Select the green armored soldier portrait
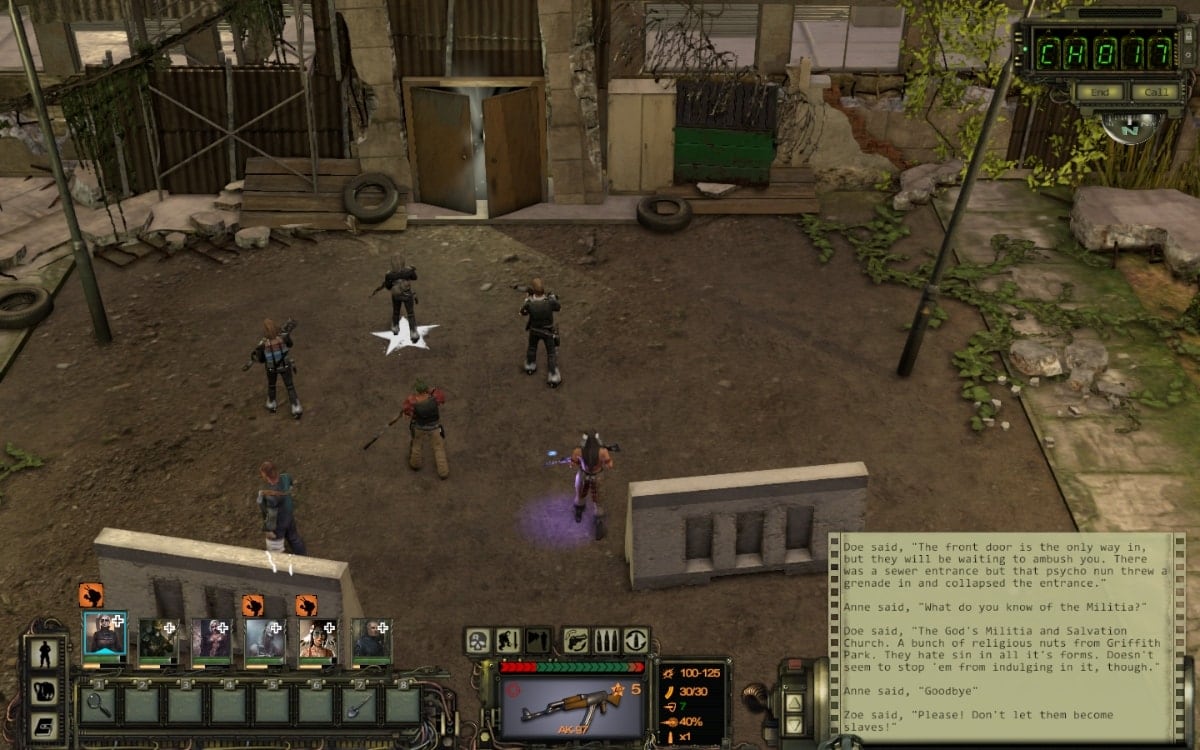 pos(158,640)
